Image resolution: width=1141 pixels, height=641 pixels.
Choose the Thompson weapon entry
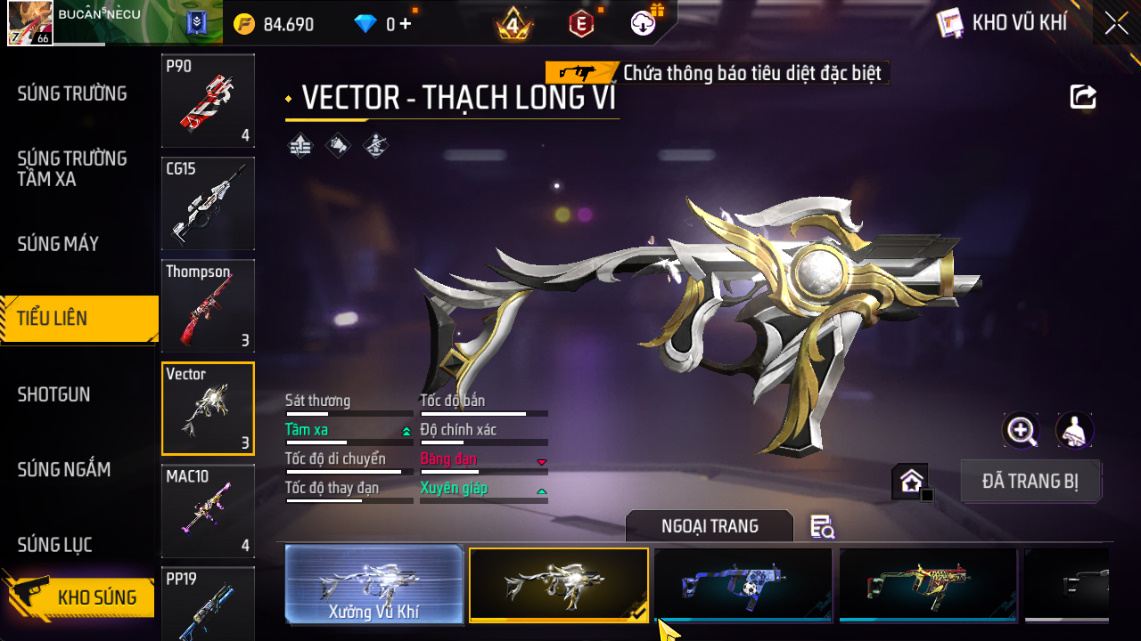pos(208,306)
